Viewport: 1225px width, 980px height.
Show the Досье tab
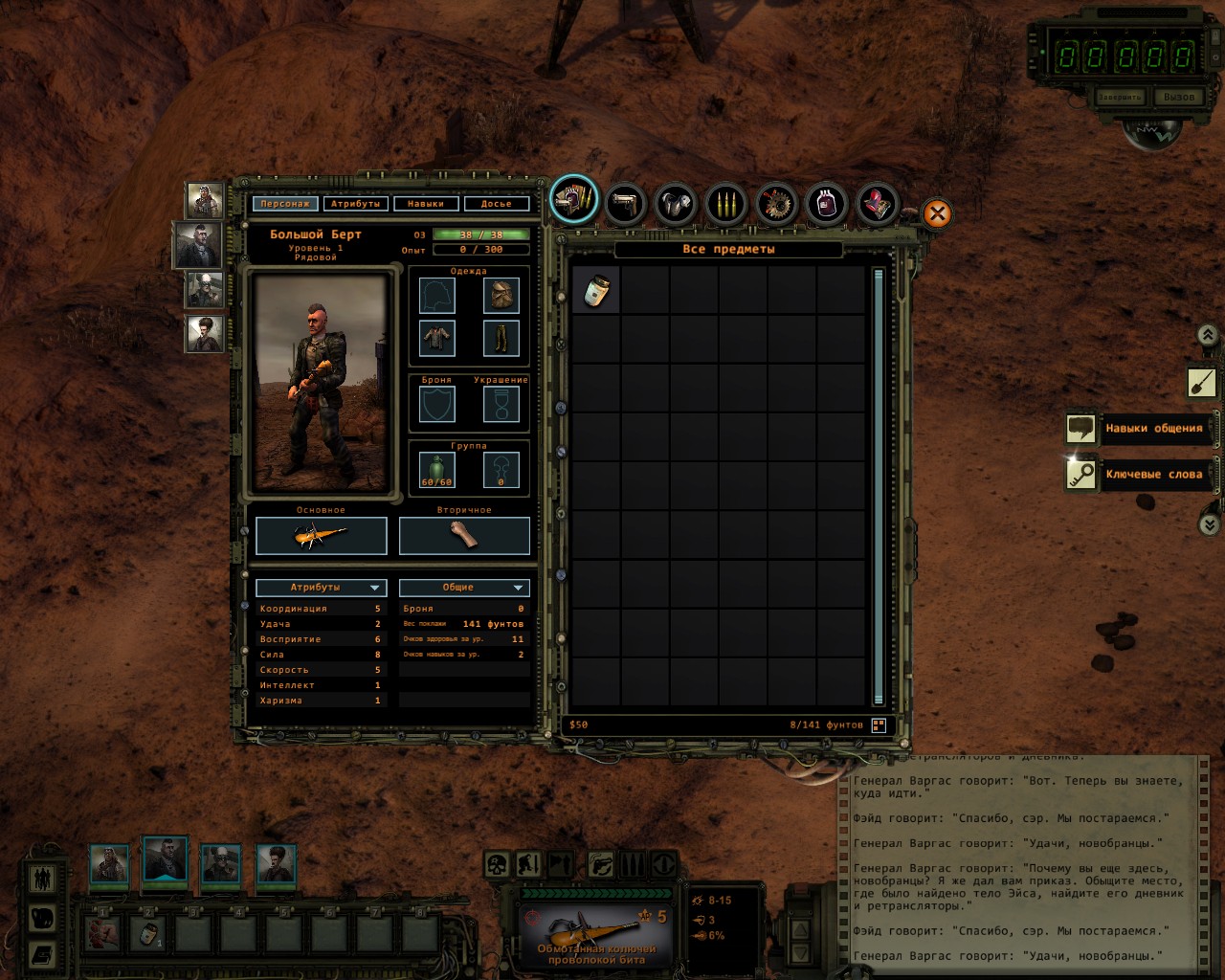(496, 204)
